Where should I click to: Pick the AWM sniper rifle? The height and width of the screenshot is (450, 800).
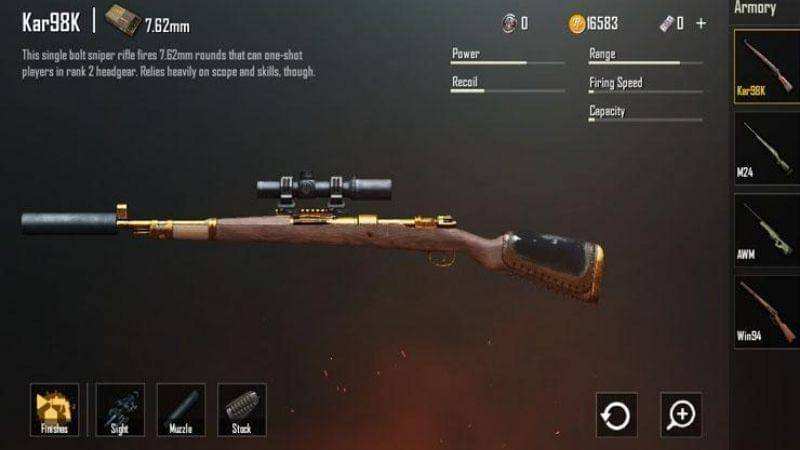(x=767, y=229)
